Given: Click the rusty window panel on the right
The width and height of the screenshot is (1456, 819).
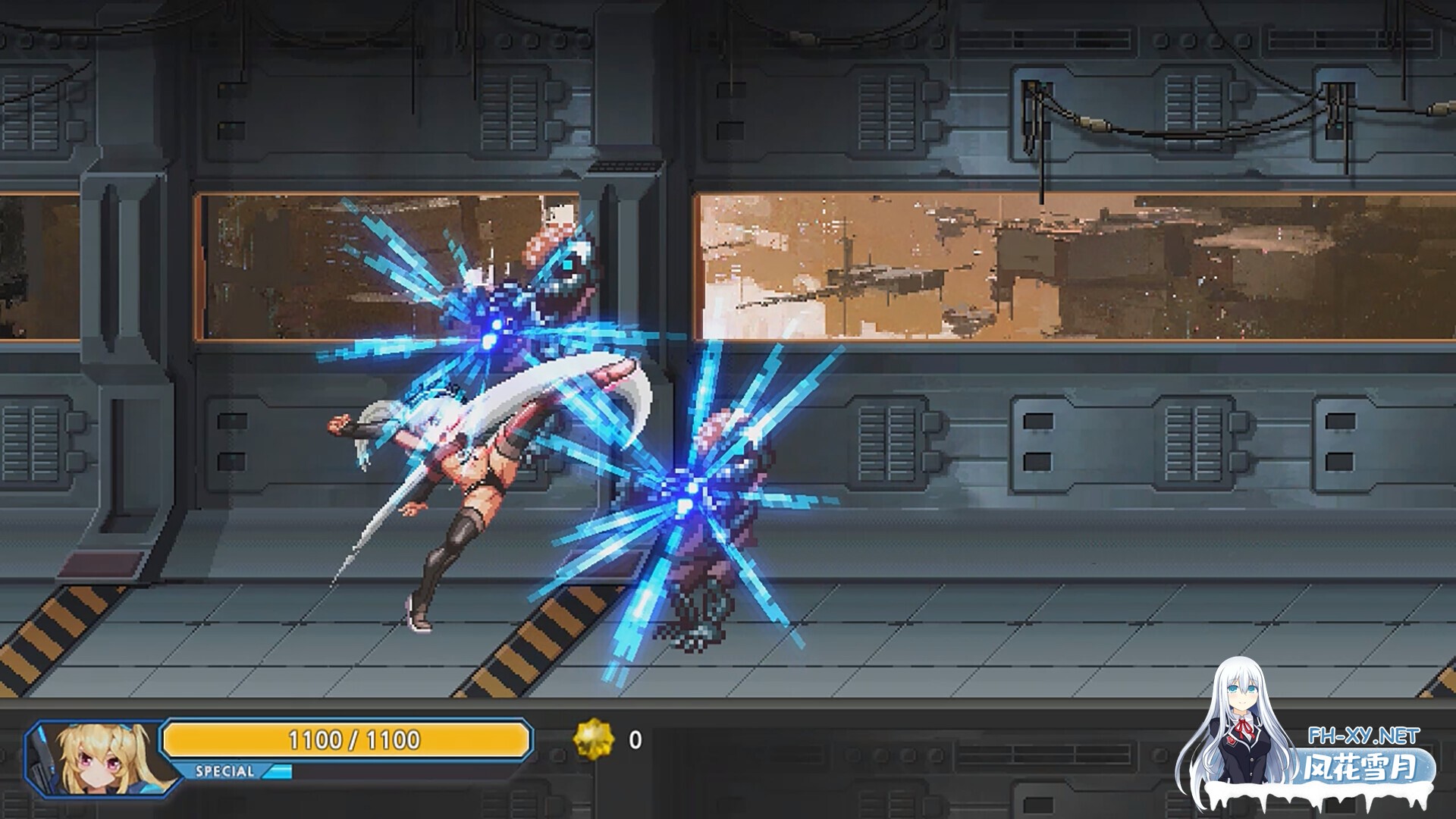Looking at the screenshot, I should 1062,265.
